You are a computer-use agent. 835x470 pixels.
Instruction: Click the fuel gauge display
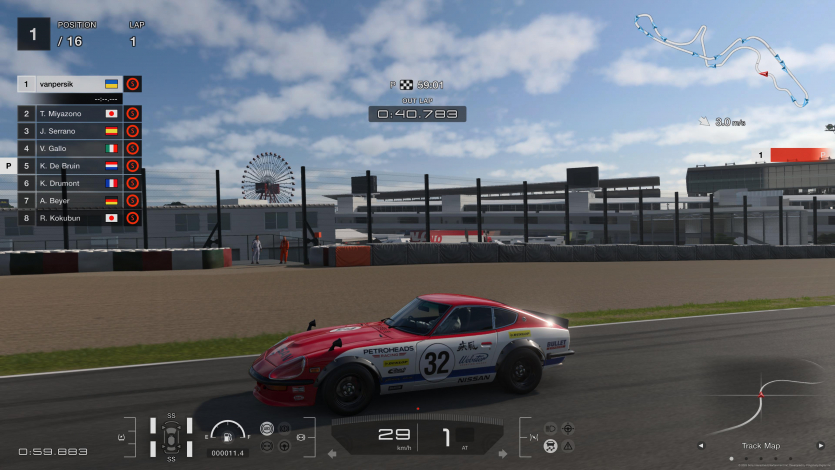pos(229,434)
